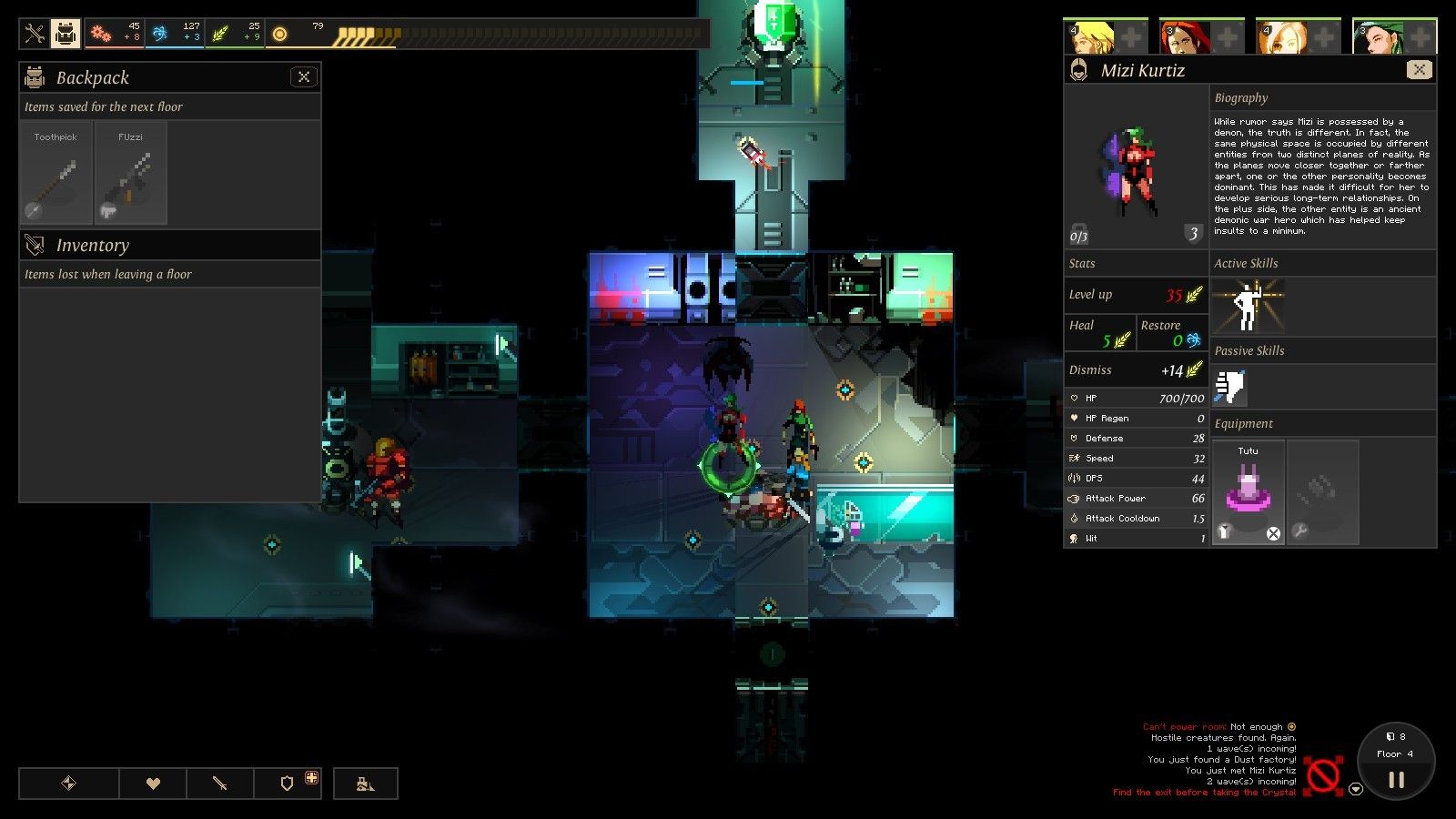Pause the game with the pause button
1456x819 pixels.
[1396, 780]
